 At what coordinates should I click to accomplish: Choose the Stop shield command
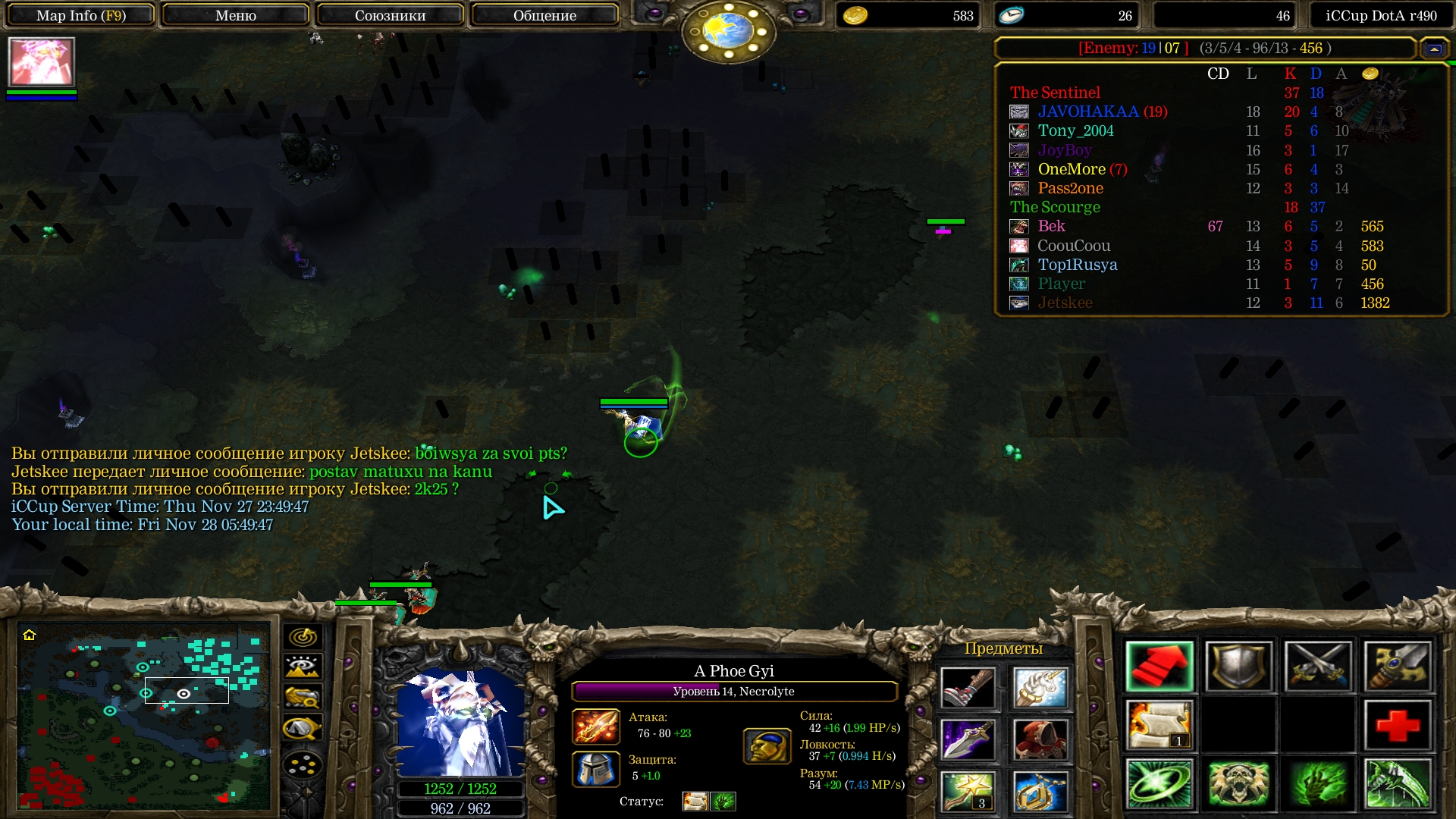click(1238, 667)
